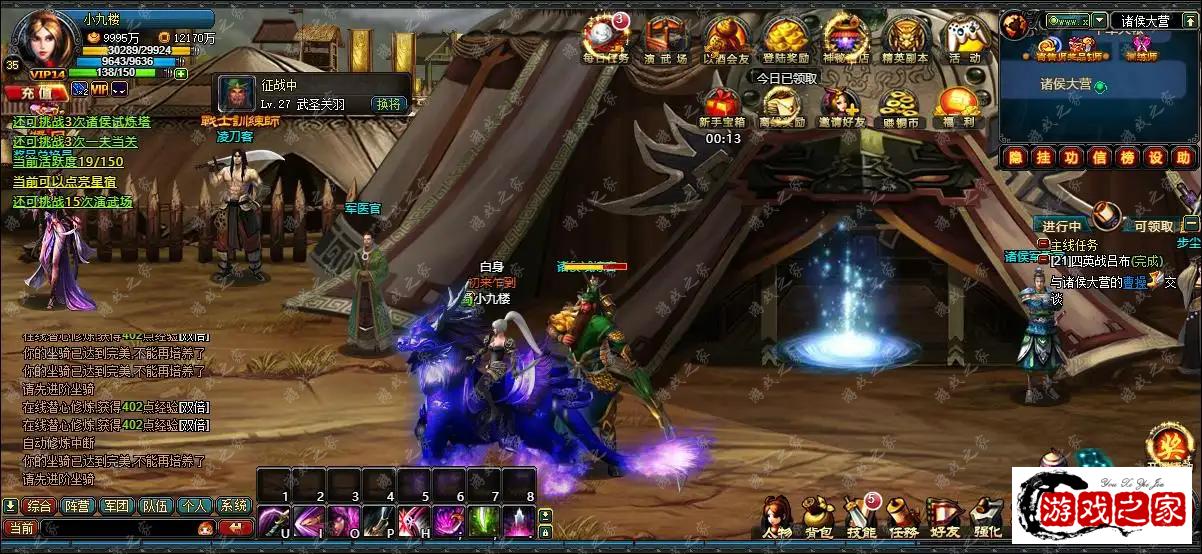This screenshot has width=1202, height=554.
Task: Open the 福利 welfare icon
Action: (957, 106)
